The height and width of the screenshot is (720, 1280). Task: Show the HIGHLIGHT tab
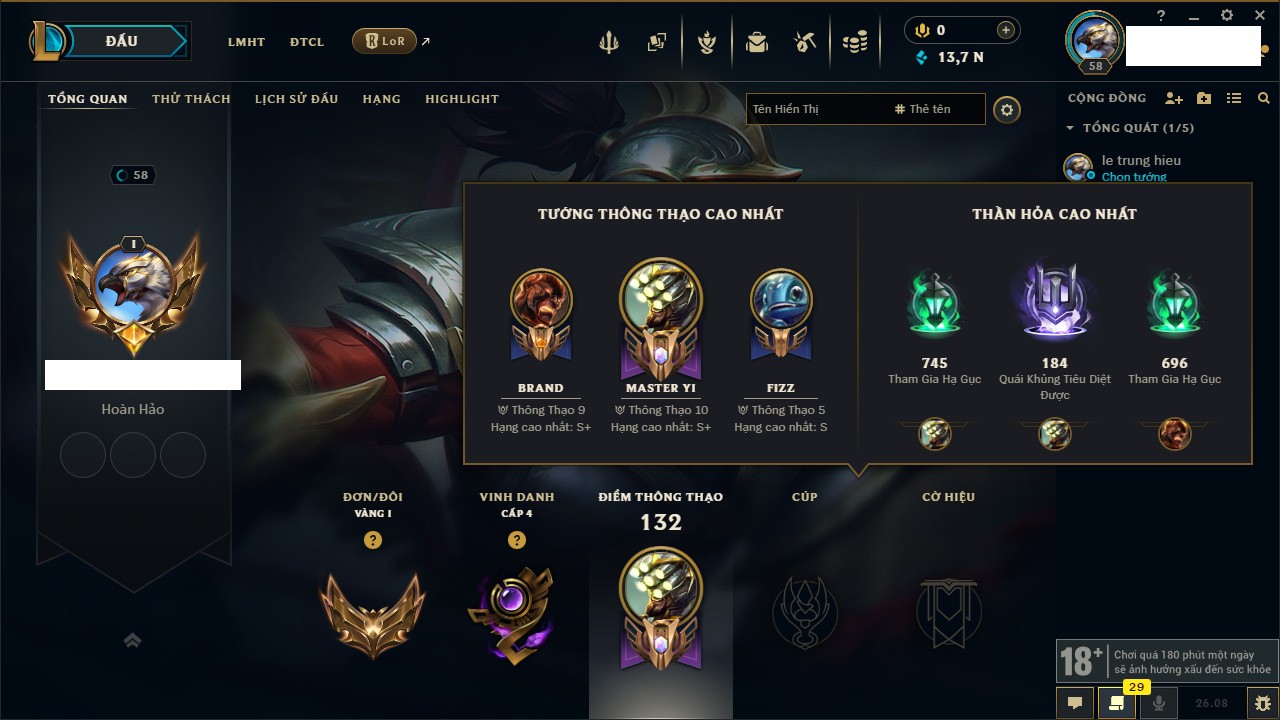[x=462, y=99]
